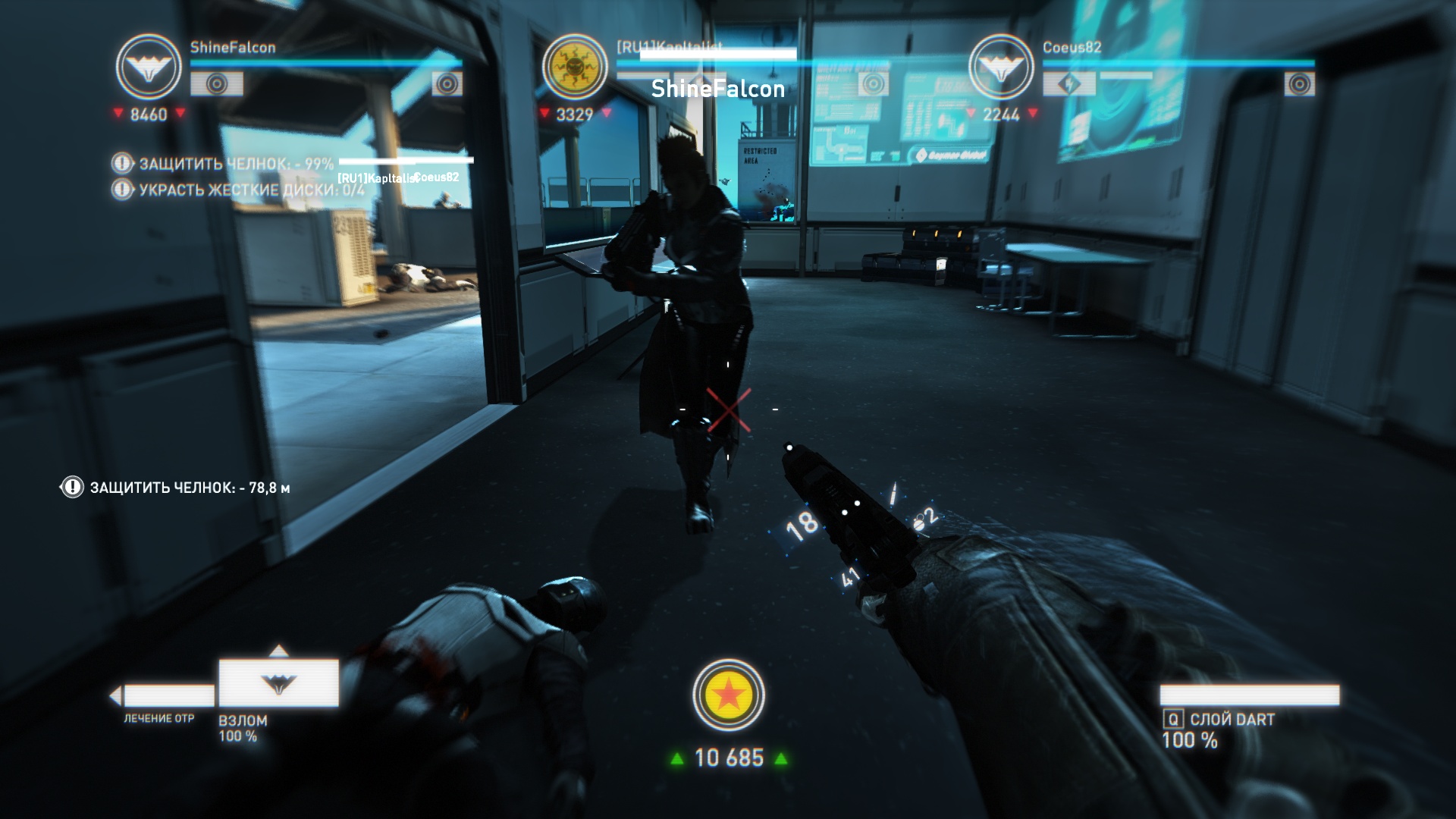Screen dimensions: 1456x819
Task: Click the red star player emblem
Action: click(x=728, y=695)
